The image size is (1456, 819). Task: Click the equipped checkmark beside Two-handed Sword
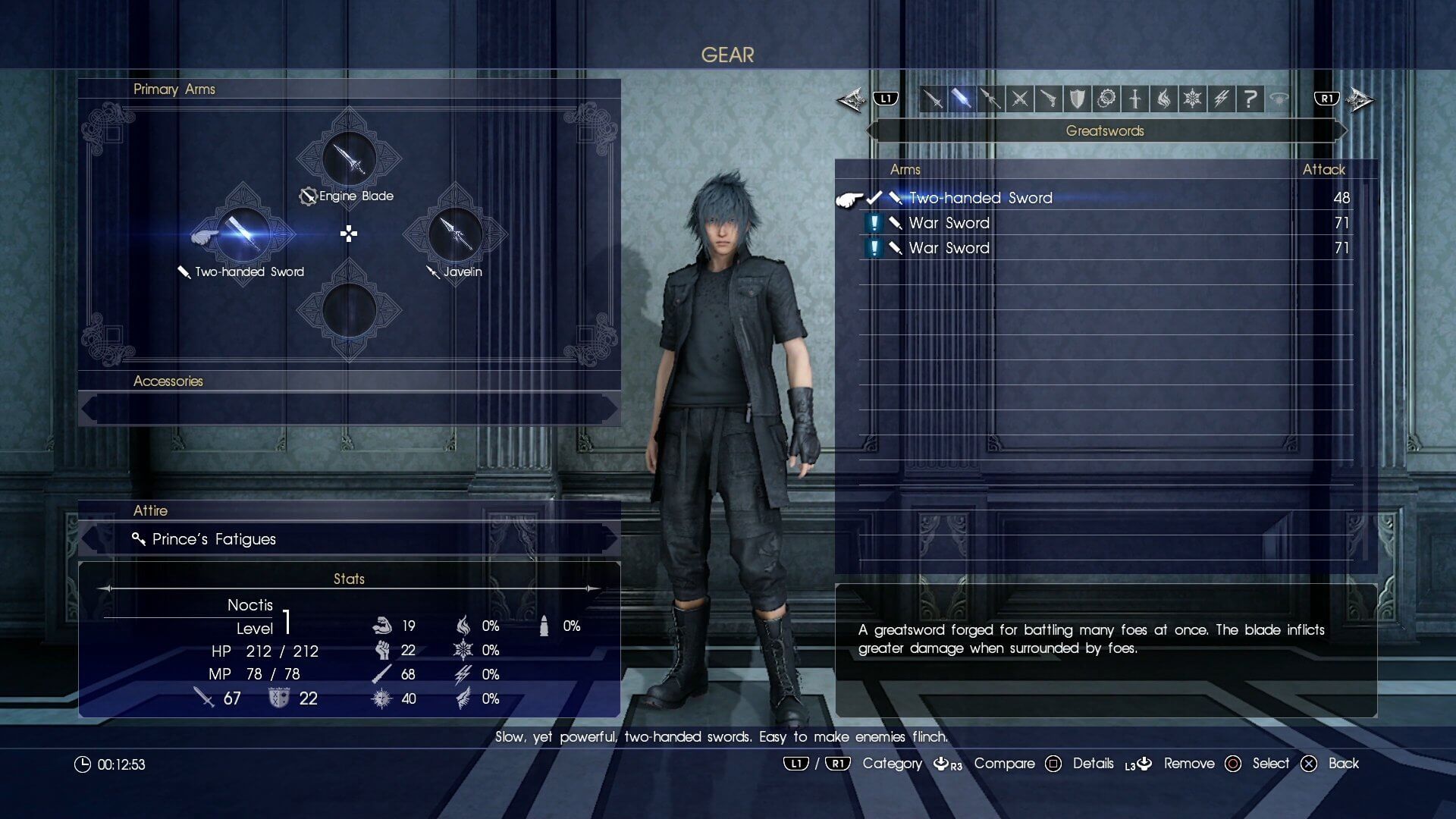coord(876,197)
